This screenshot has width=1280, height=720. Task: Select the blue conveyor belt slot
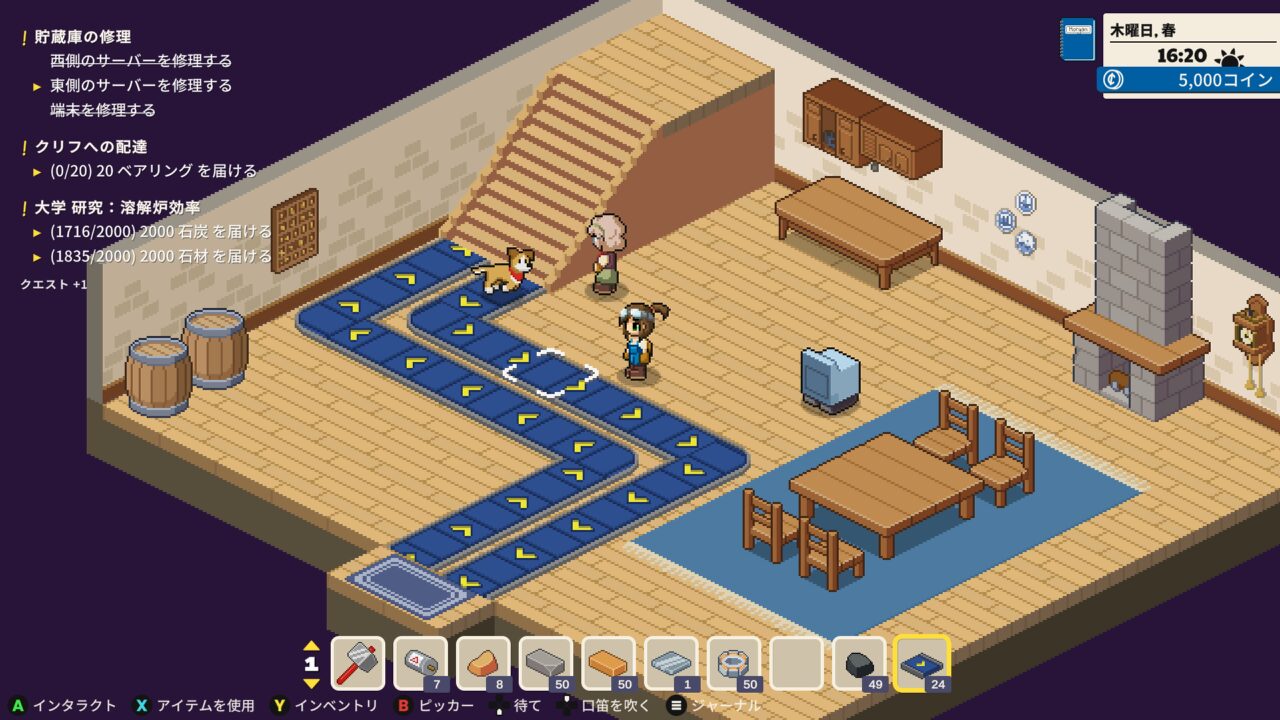pos(922,663)
